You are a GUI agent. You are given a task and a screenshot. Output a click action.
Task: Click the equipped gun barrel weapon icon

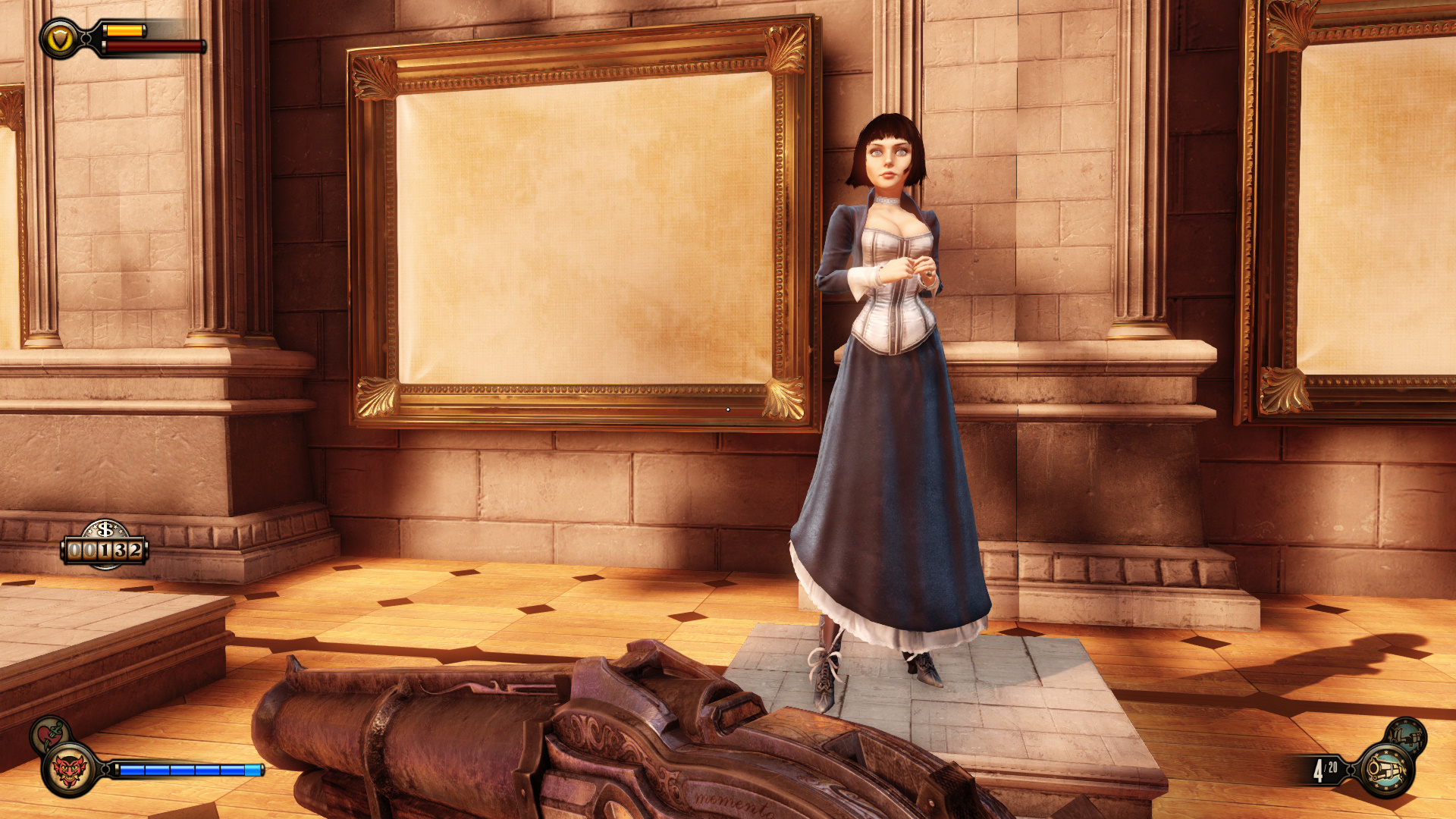click(x=1386, y=770)
